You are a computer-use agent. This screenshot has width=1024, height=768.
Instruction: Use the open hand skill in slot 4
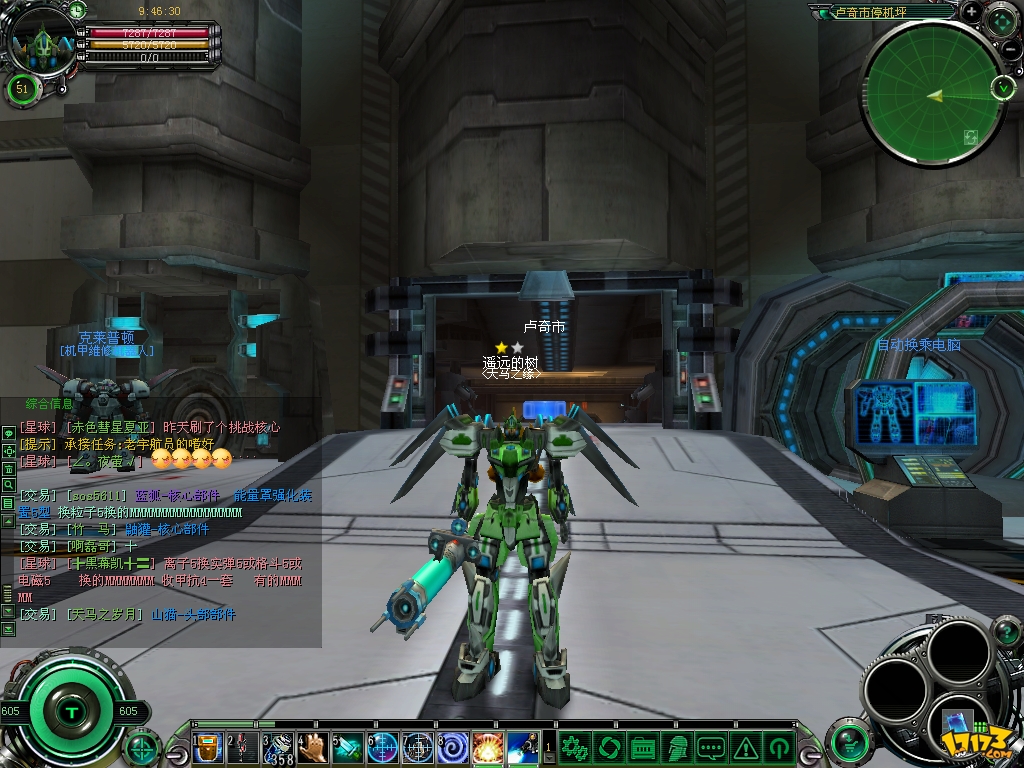315,747
